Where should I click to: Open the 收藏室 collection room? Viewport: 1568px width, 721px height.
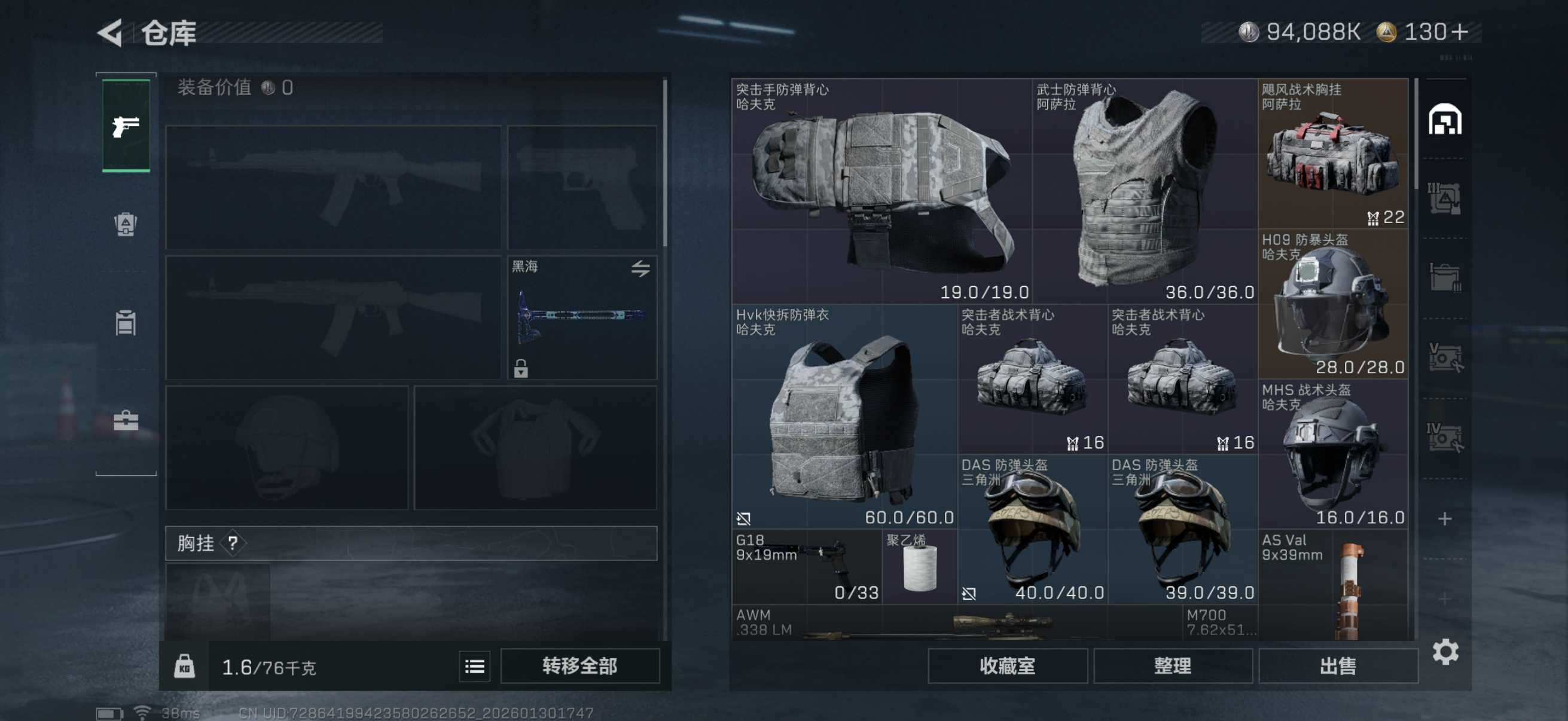click(1007, 665)
